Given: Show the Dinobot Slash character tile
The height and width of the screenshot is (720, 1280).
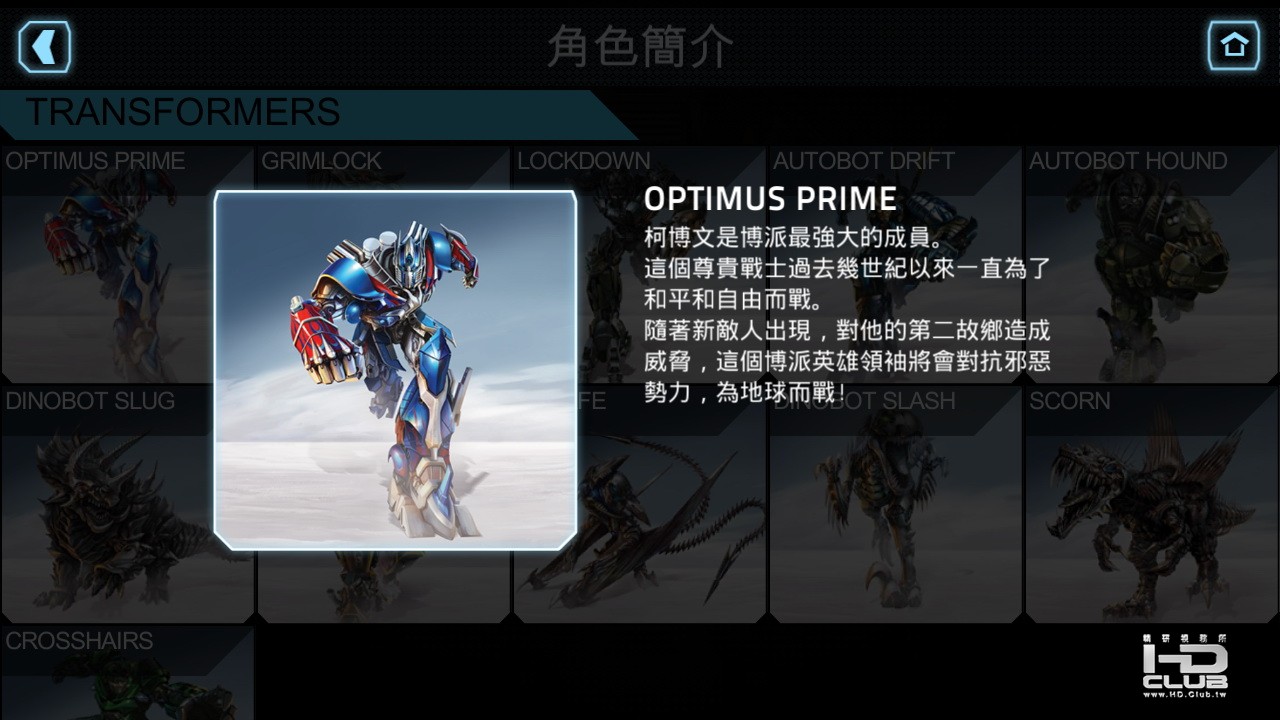Looking at the screenshot, I should [x=895, y=505].
